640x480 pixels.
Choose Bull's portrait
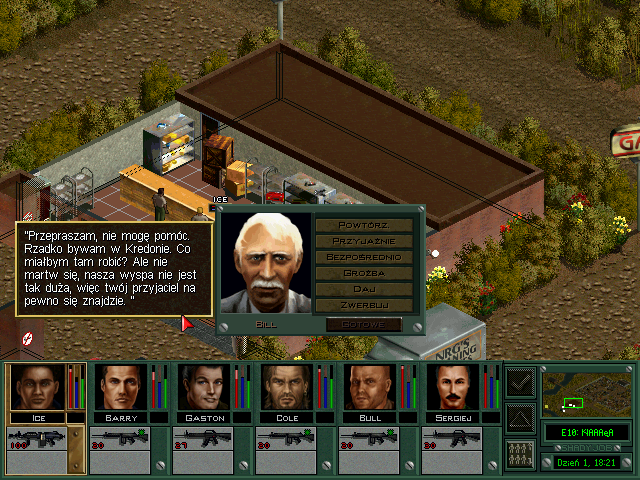pyautogui.click(x=368, y=387)
